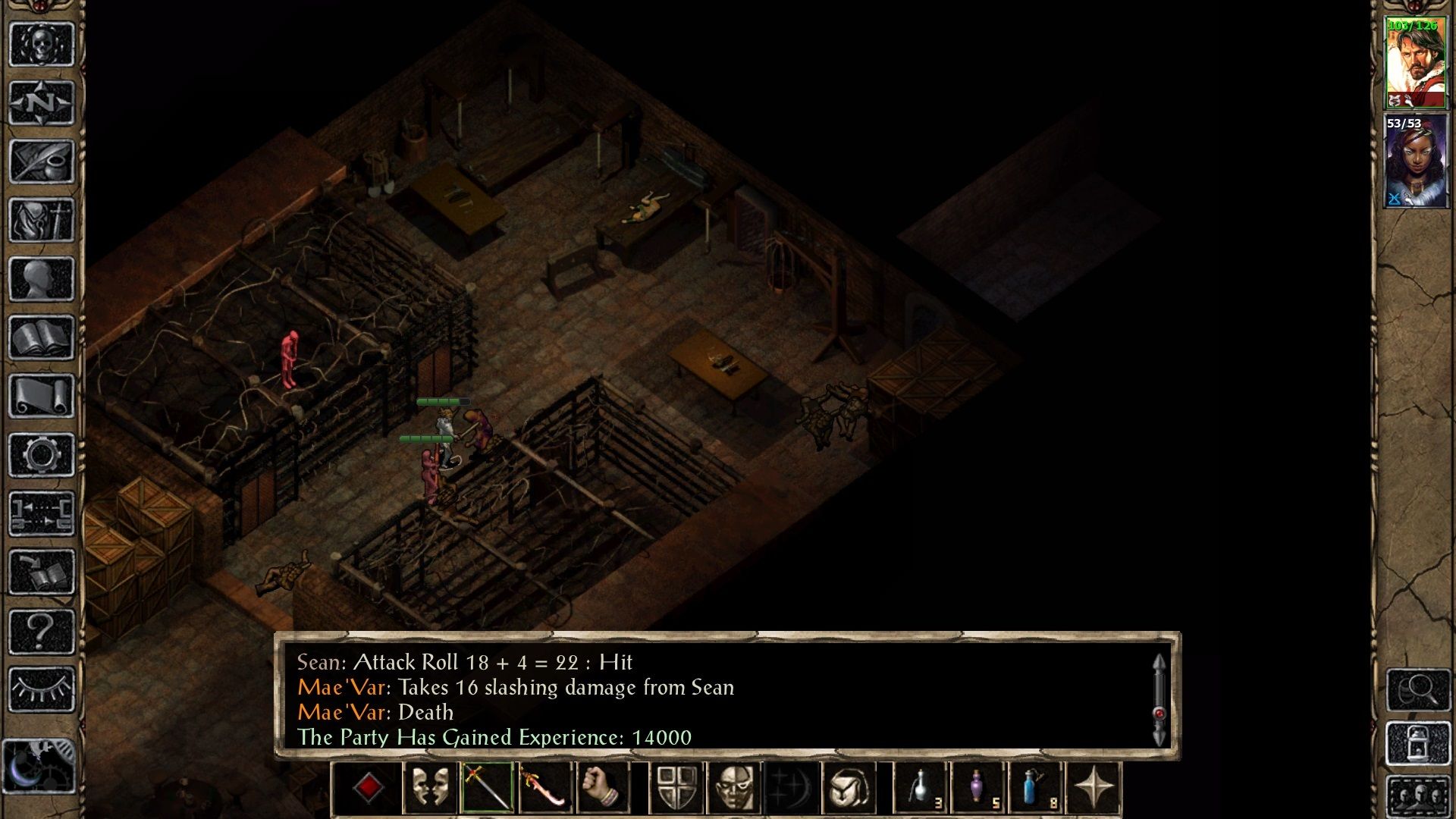
Task: Activate the theater masks ability
Action: 430,788
